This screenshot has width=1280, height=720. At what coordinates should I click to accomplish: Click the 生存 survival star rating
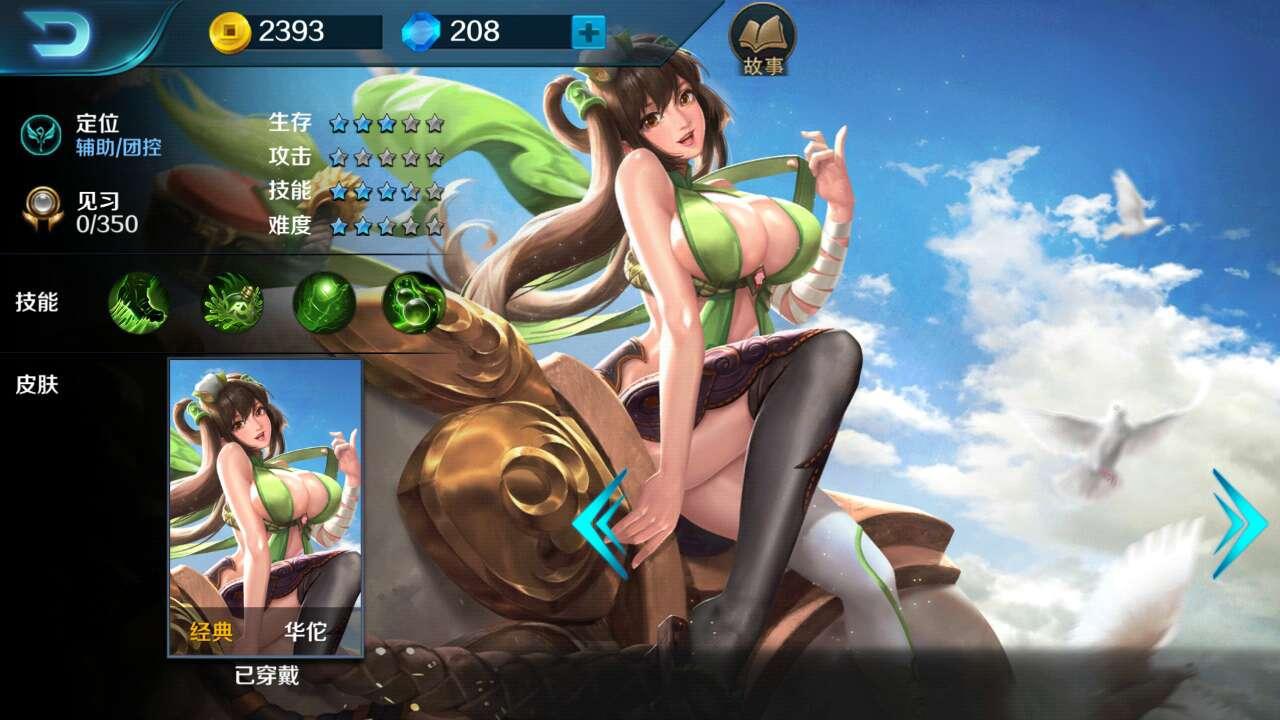pos(385,124)
